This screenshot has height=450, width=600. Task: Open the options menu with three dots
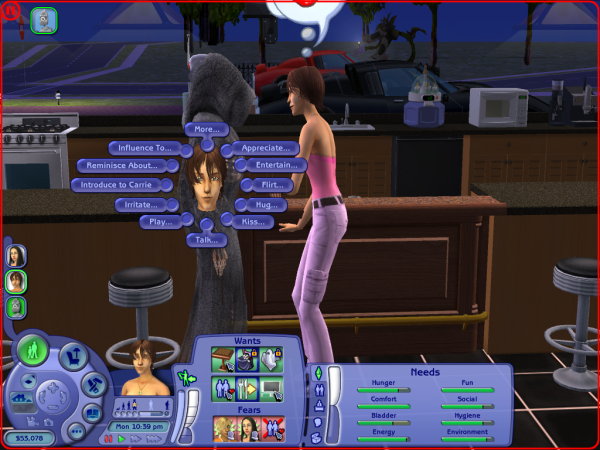76,432
